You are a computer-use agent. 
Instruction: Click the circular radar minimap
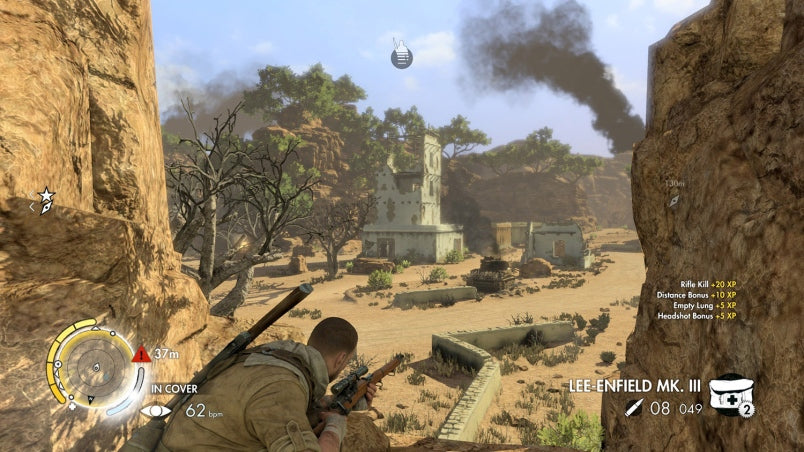click(97, 364)
